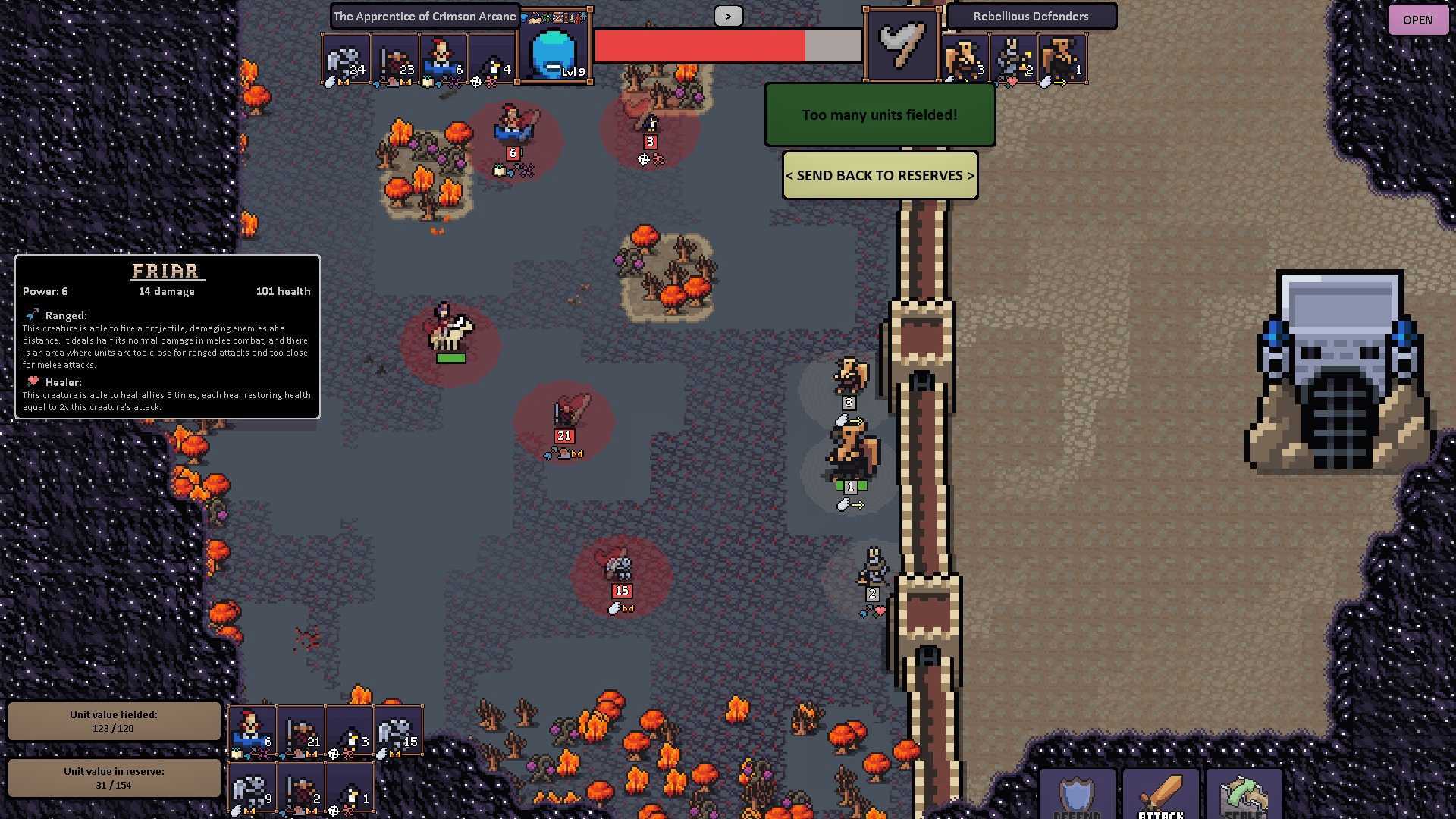Pick the fielded penguin slot with 3 units
1456x819 pixels.
click(x=350, y=731)
